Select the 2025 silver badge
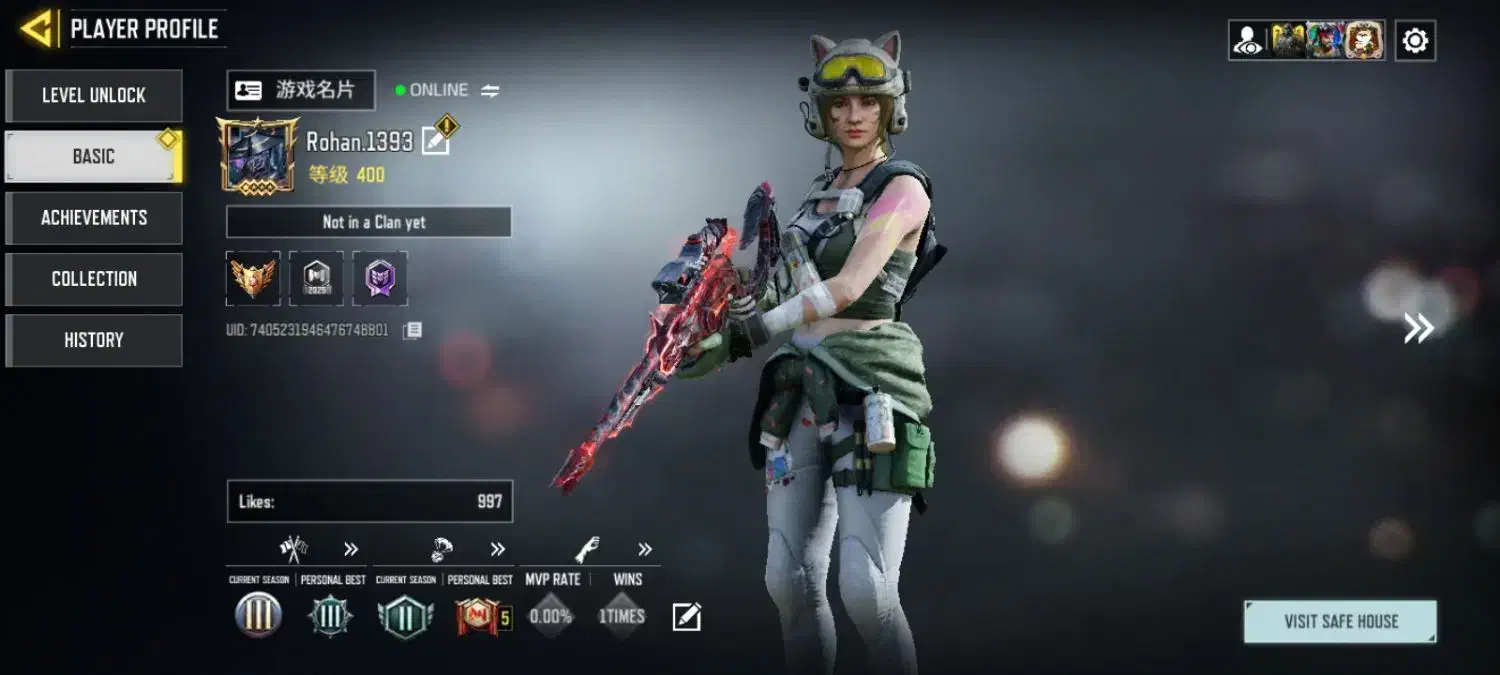Image resolution: width=1500 pixels, height=675 pixels. (316, 278)
